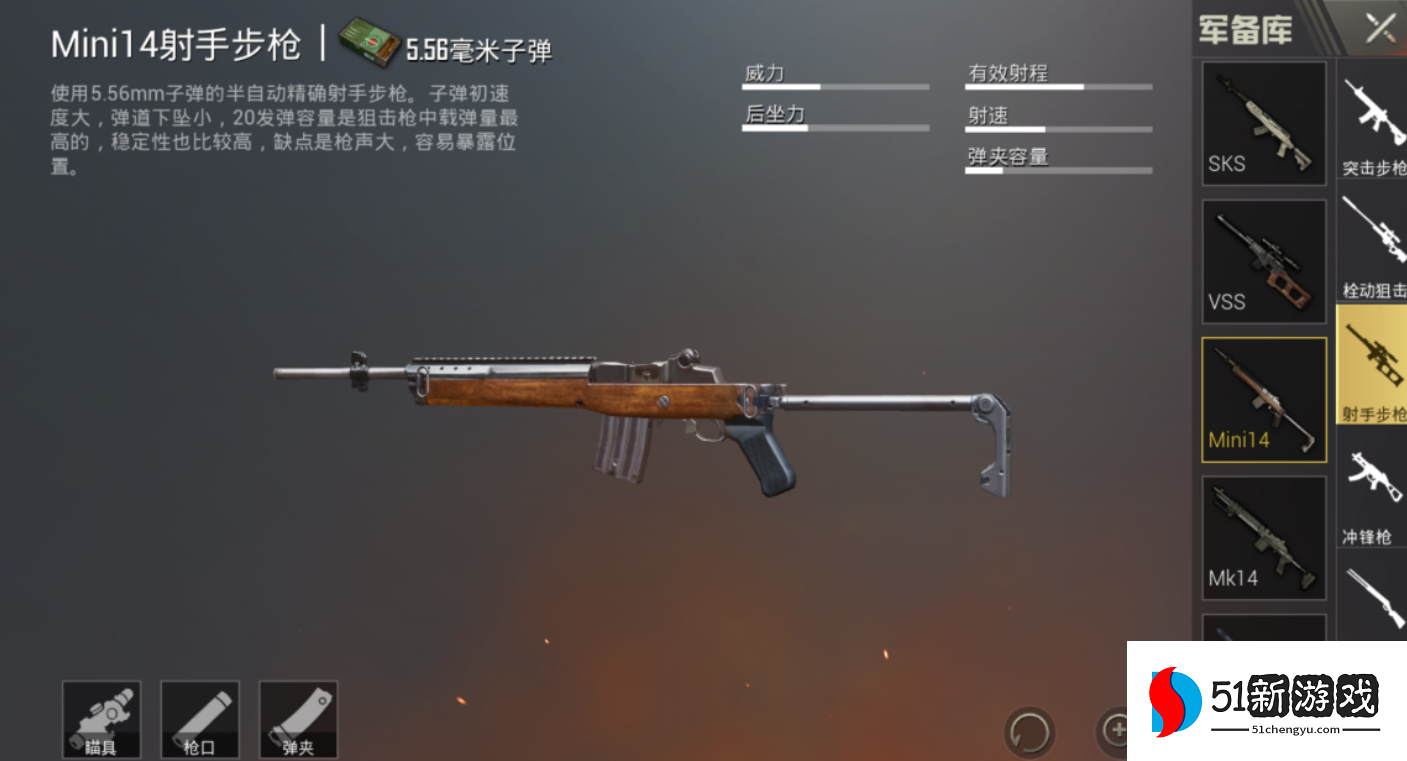Expand the weapon list toward Mk14
Viewport: 1407px width, 761px height.
1263,536
